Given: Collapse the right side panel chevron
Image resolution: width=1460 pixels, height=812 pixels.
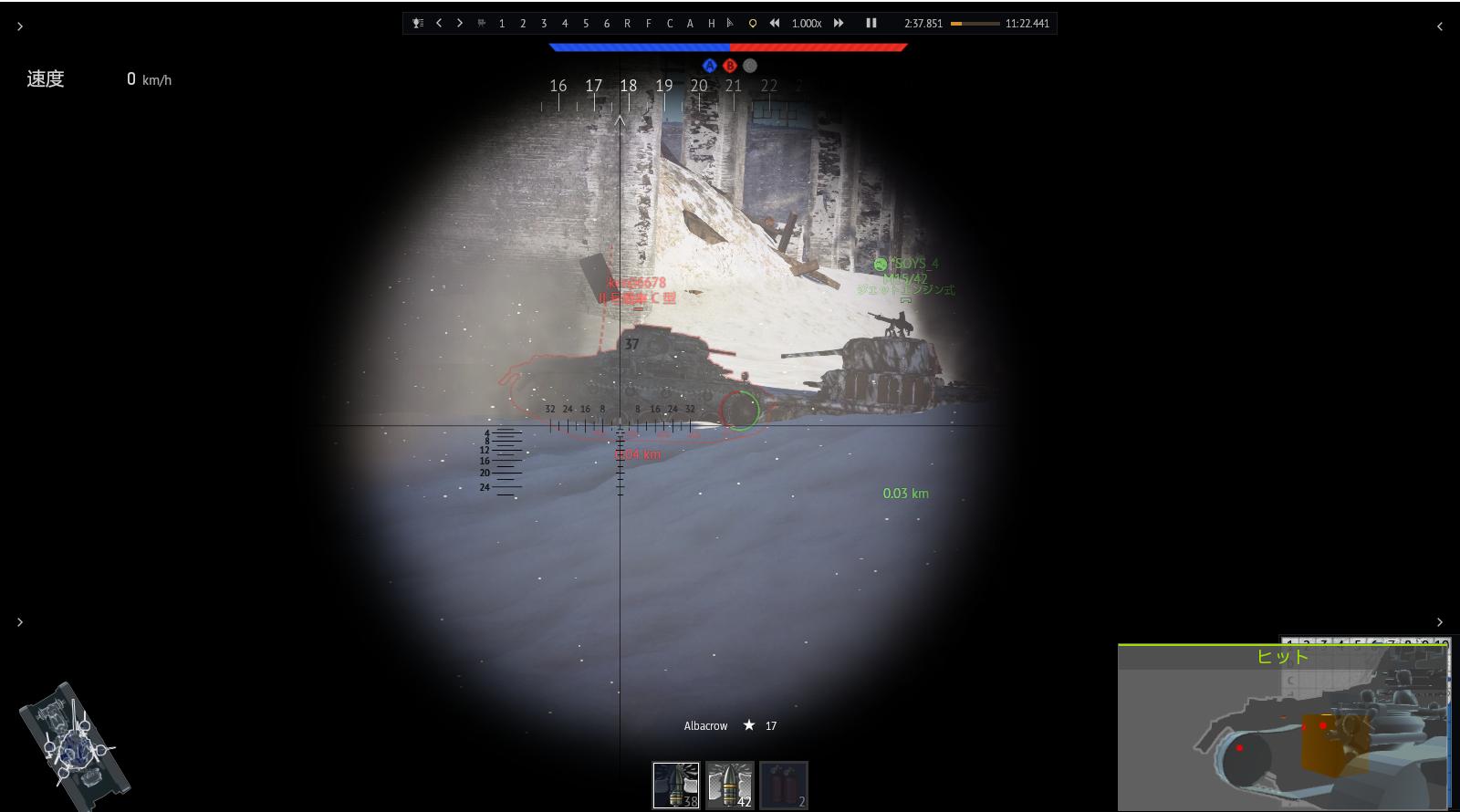Looking at the screenshot, I should click(1440, 26).
